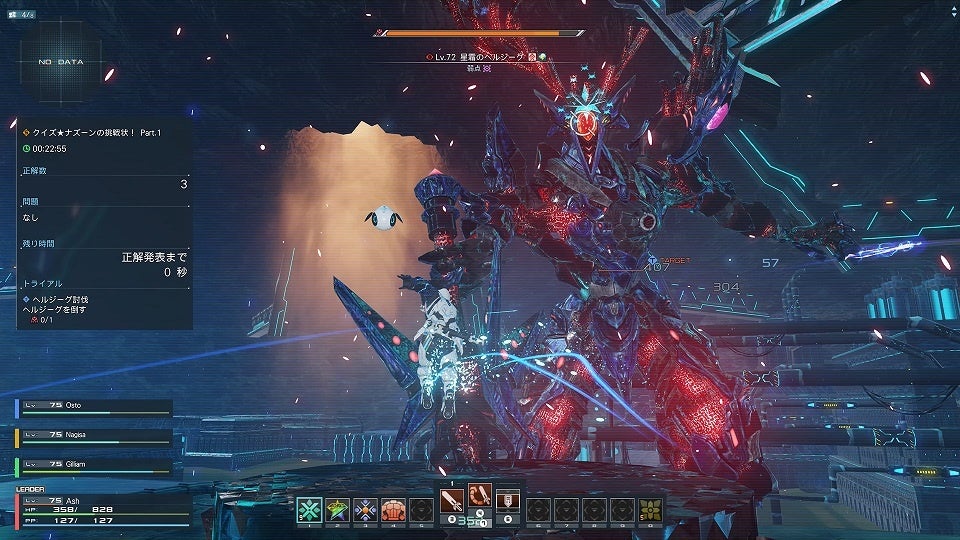Image resolution: width=960 pixels, height=540 pixels.
Task: Select party member Osto
Action: (94, 408)
